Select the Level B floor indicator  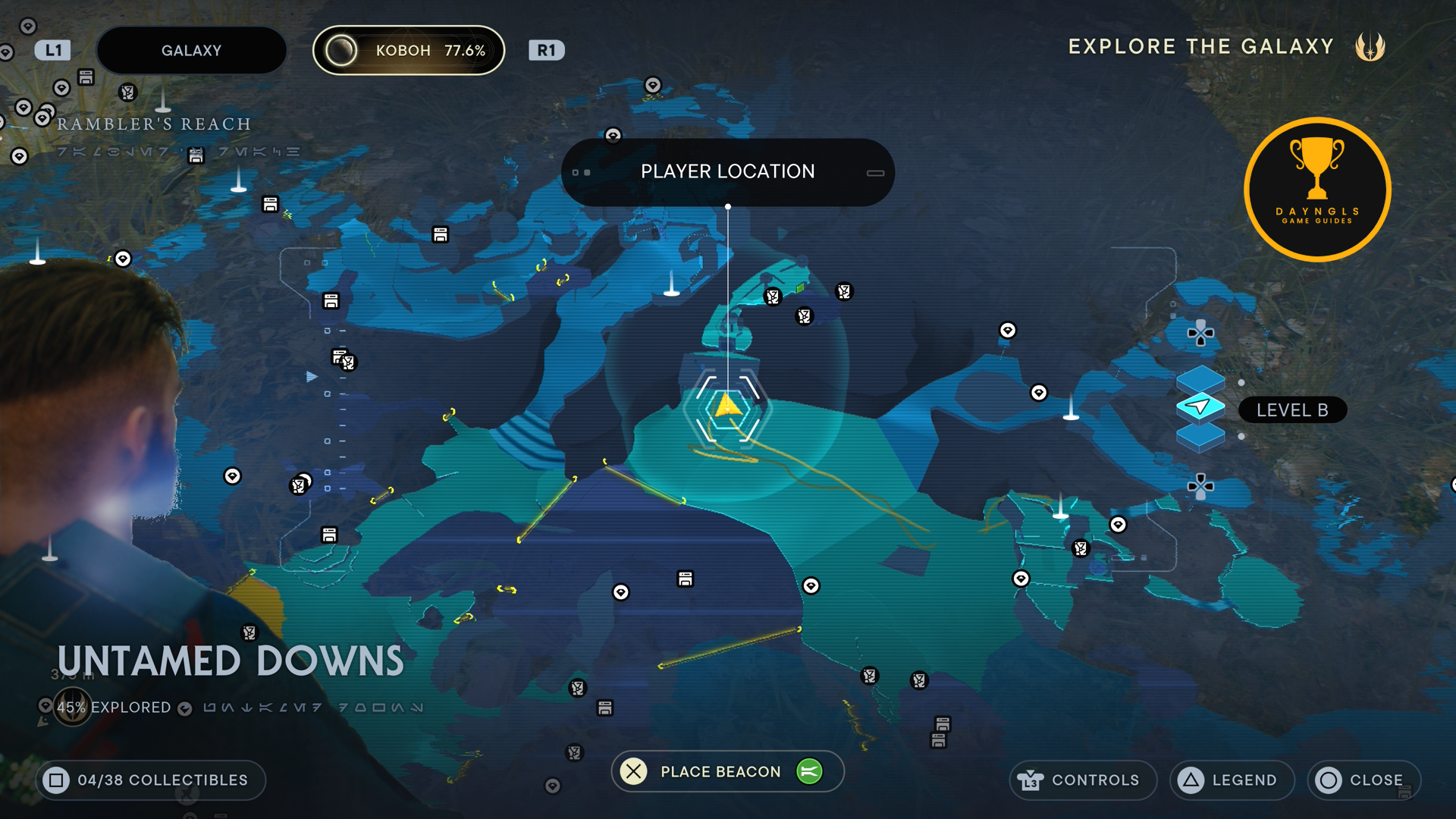click(x=1291, y=410)
